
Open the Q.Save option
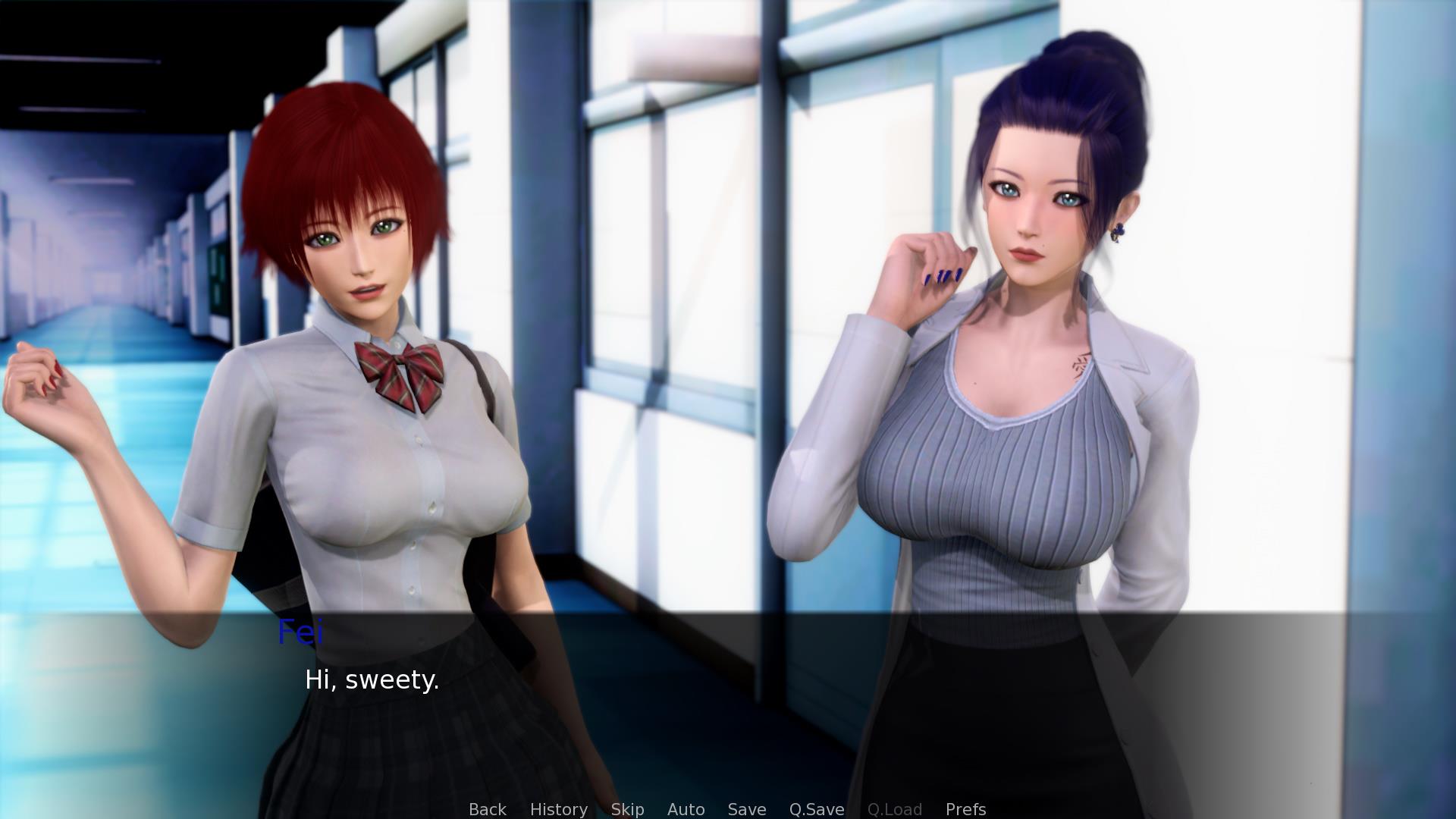pyautogui.click(x=815, y=809)
